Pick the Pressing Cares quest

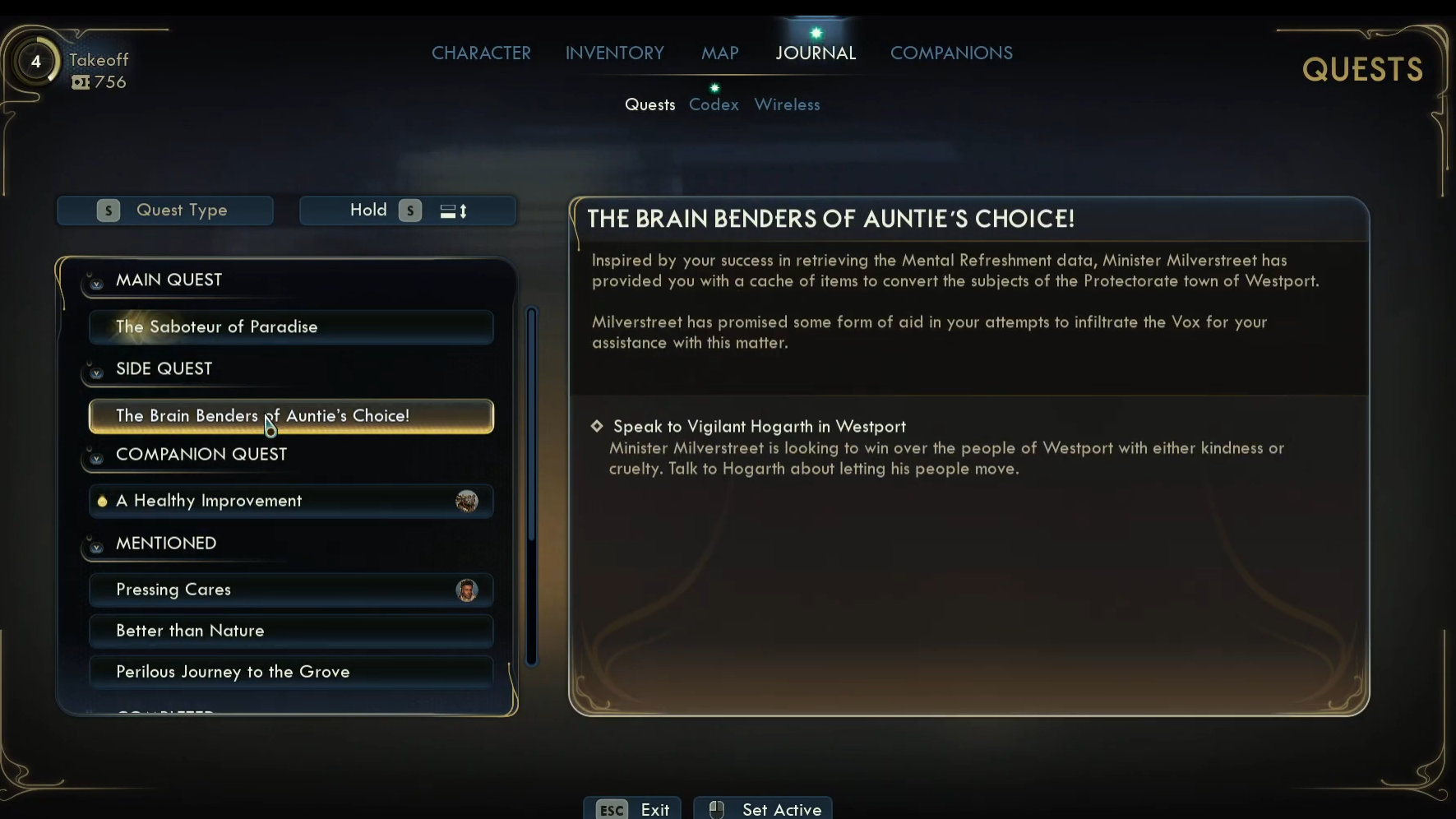(291, 590)
